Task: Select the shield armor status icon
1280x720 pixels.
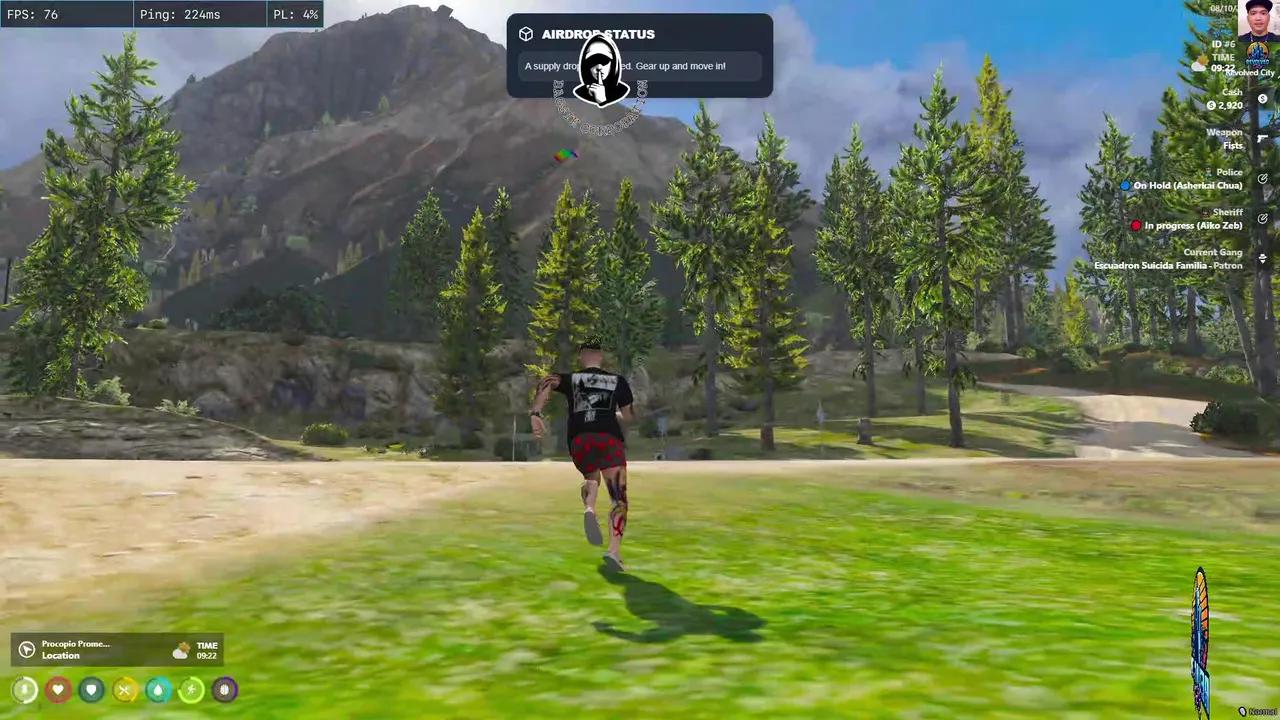Action: pyautogui.click(x=91, y=689)
